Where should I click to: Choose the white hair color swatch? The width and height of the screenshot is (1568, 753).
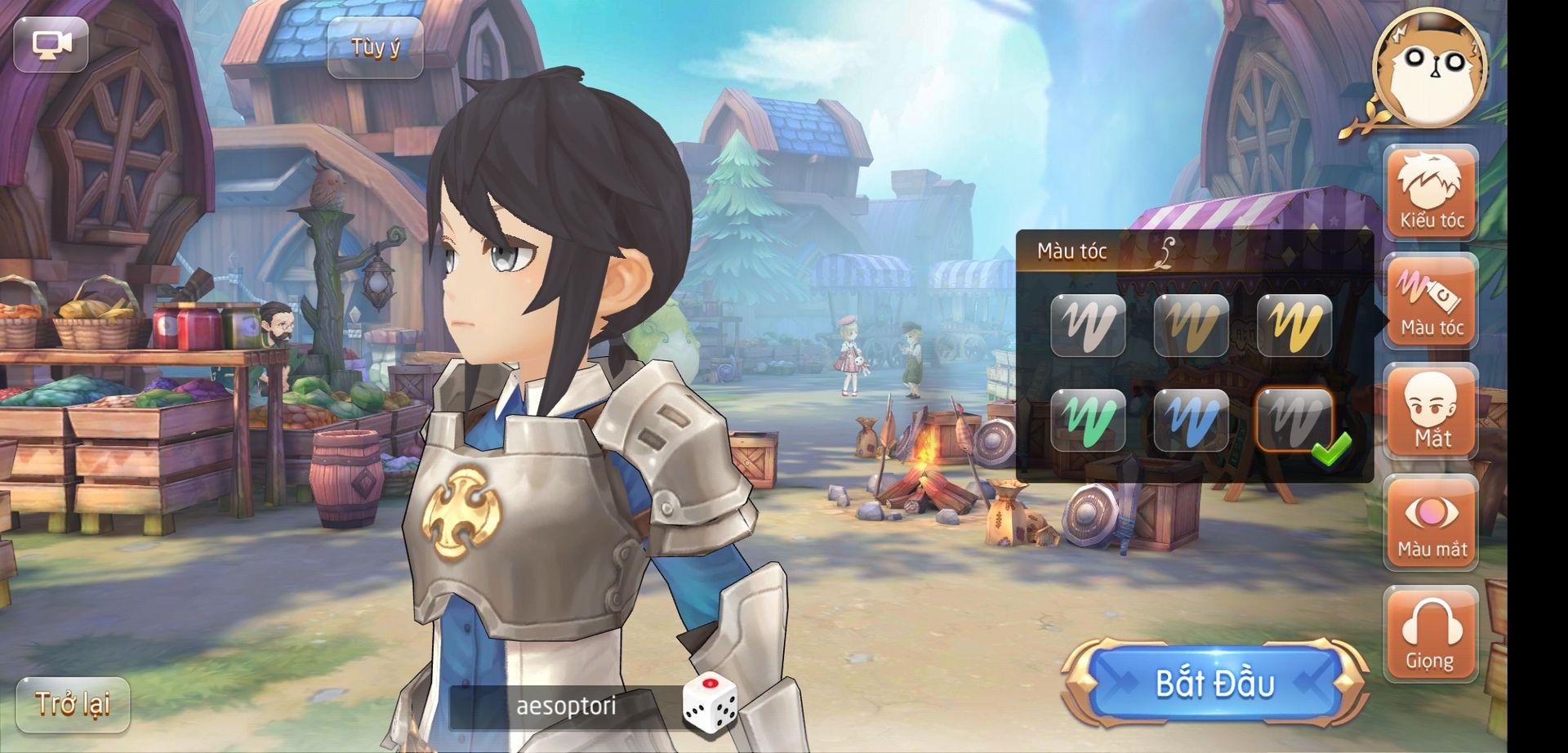coord(1088,325)
